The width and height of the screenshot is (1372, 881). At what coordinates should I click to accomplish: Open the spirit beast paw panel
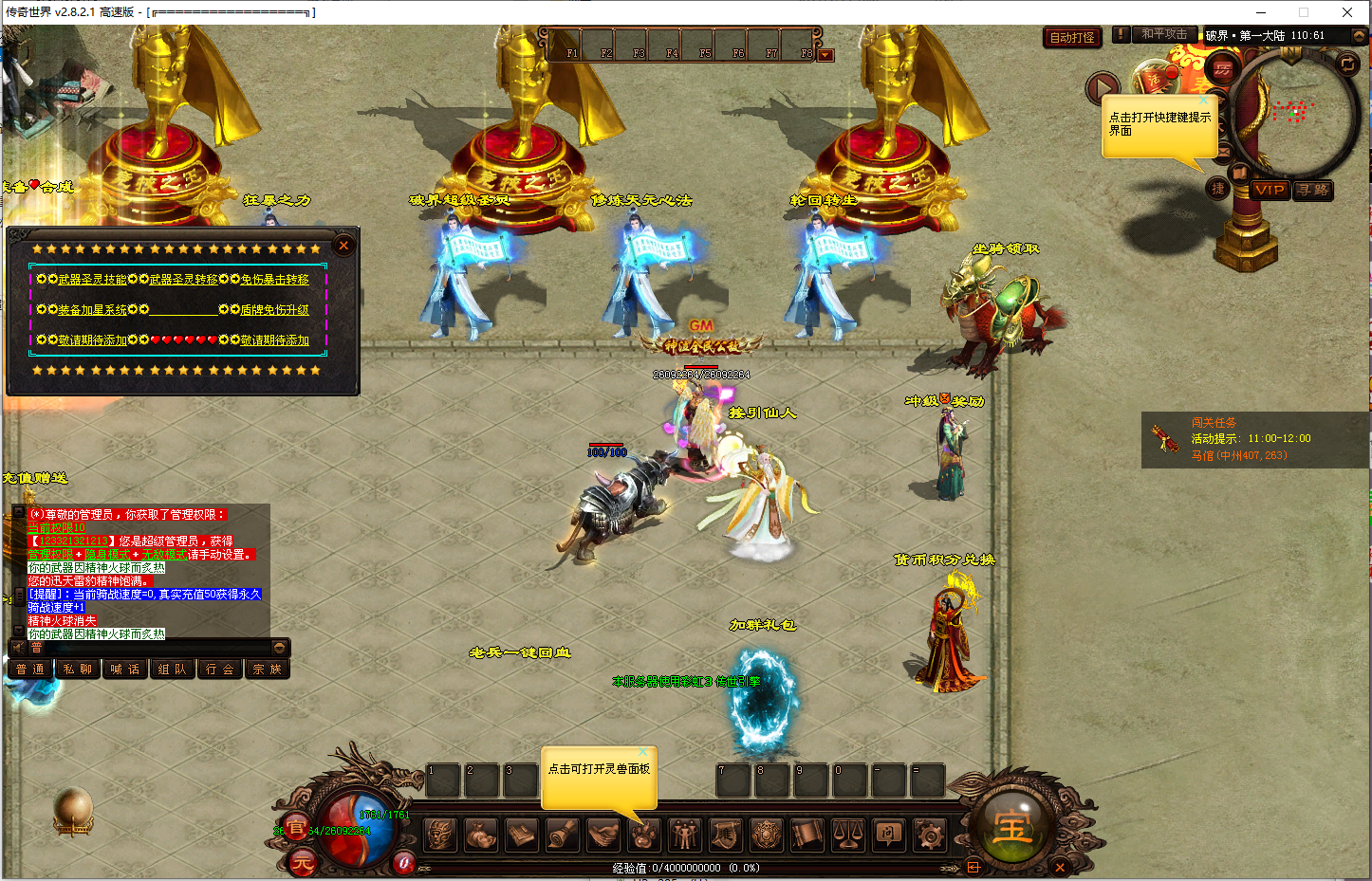pyautogui.click(x=644, y=835)
